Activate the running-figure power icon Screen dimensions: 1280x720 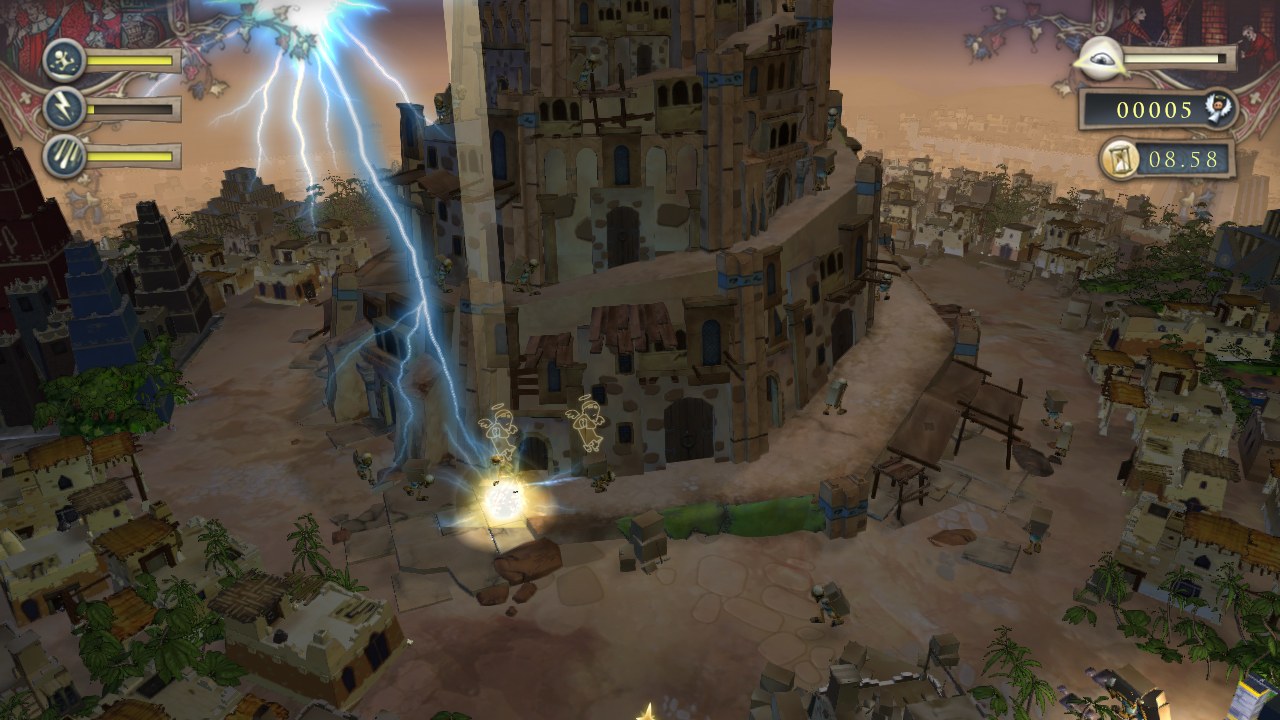64,61
